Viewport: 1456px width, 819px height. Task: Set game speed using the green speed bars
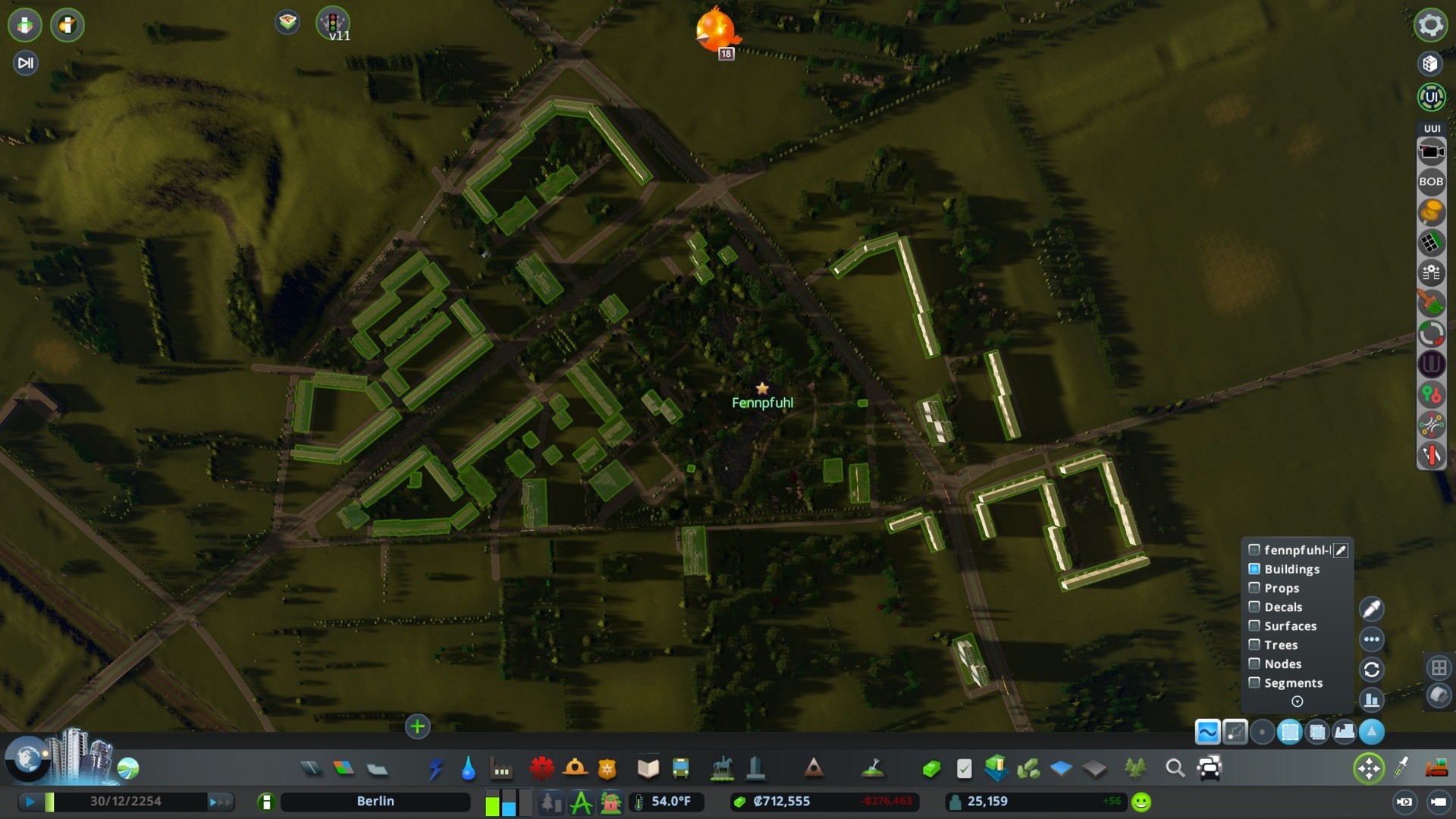(x=48, y=801)
